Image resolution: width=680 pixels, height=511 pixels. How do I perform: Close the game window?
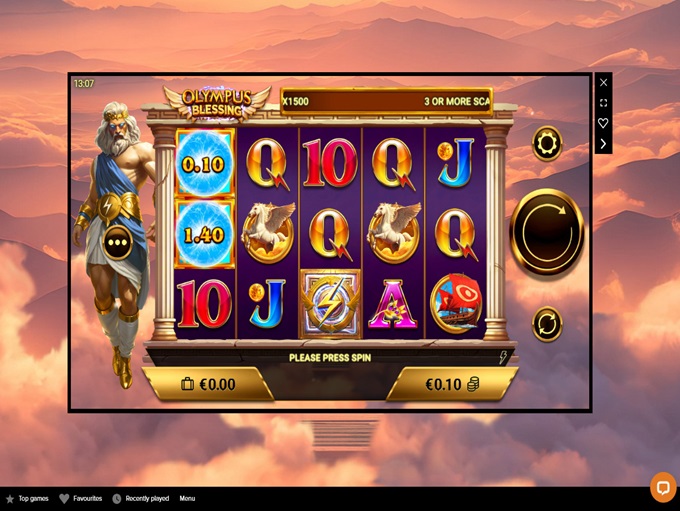click(603, 83)
